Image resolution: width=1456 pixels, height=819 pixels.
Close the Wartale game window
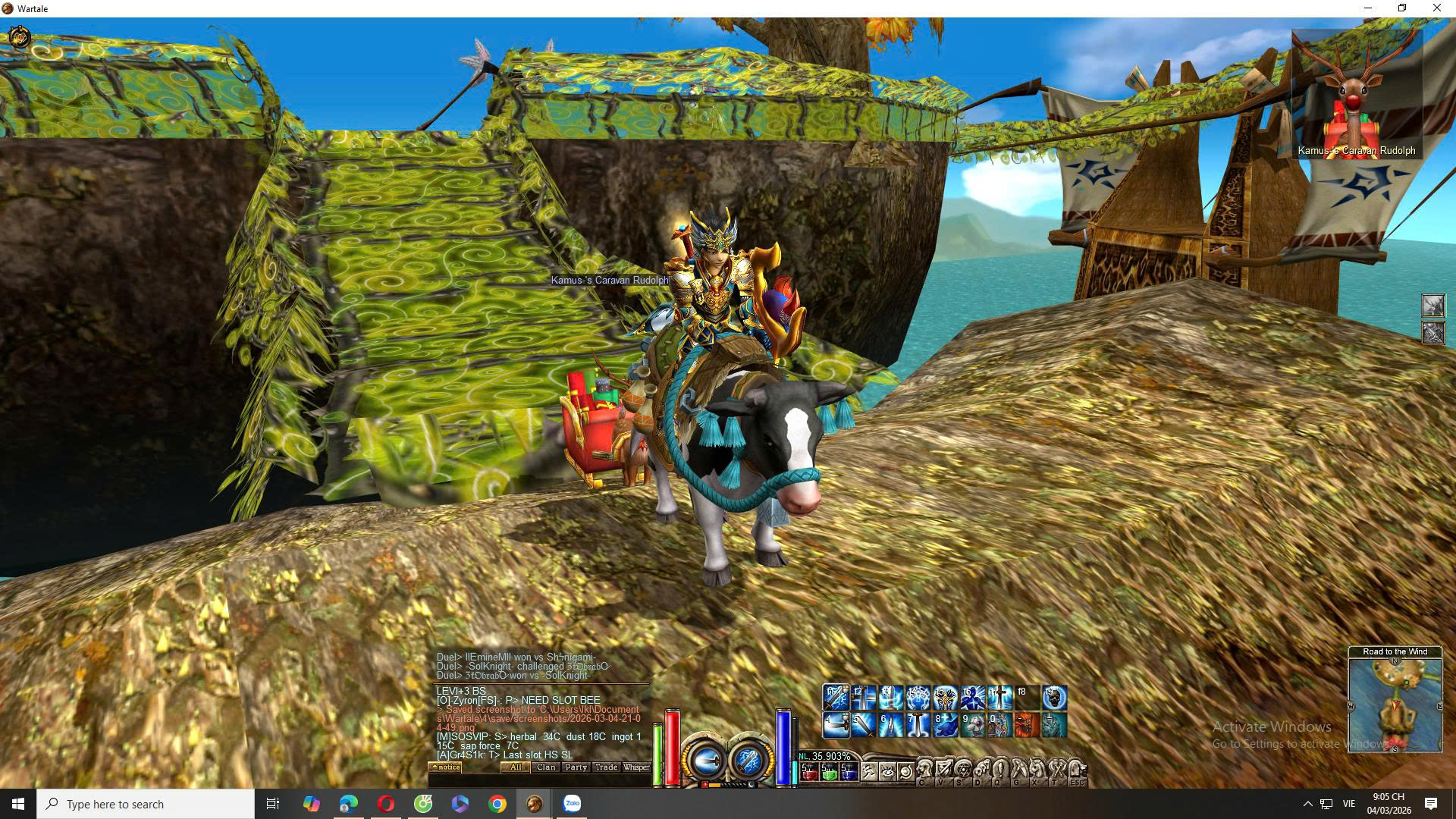tap(1436, 8)
